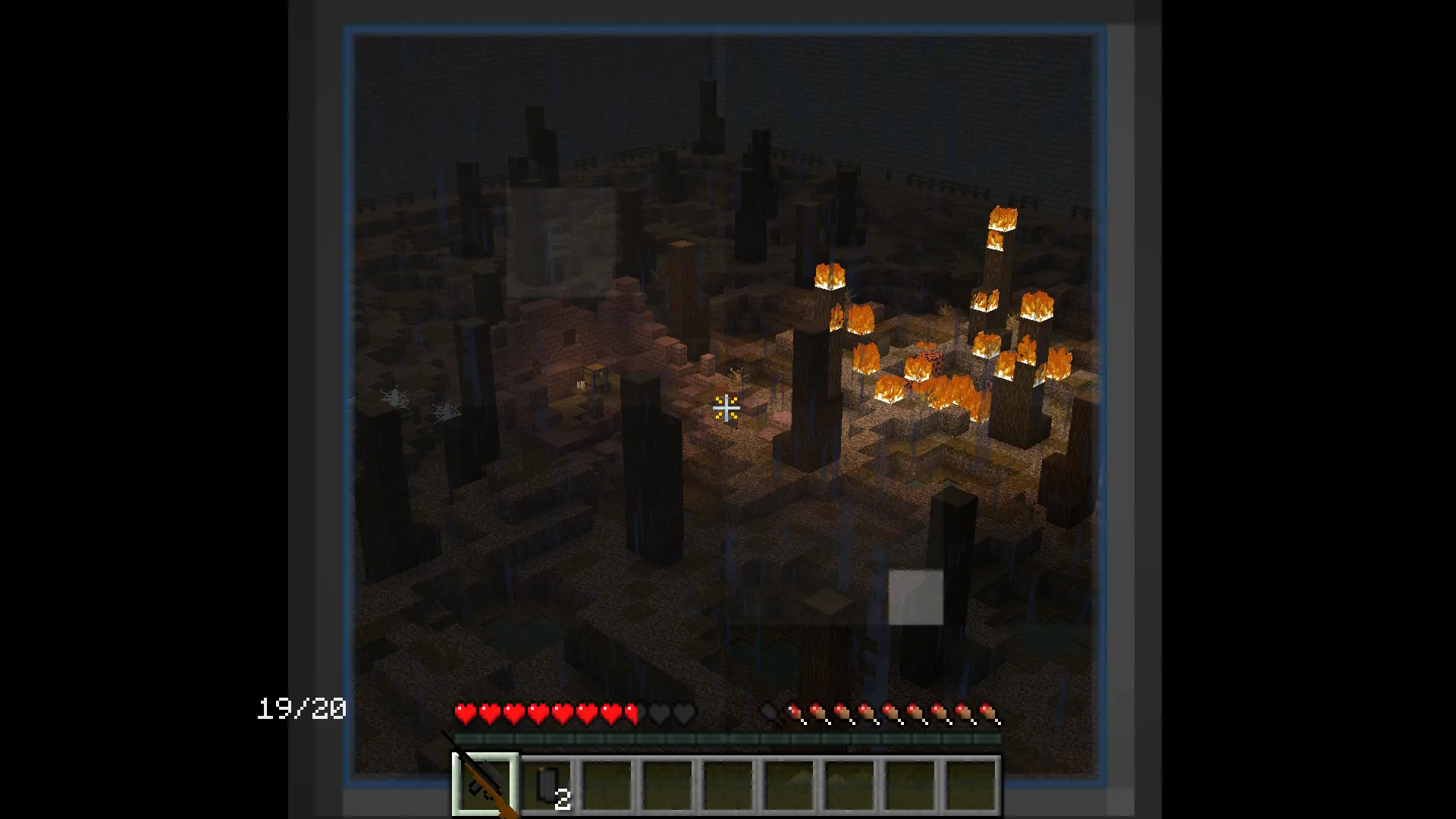Select the ammo magazine in the second hotbar slot

pyautogui.click(x=548, y=781)
